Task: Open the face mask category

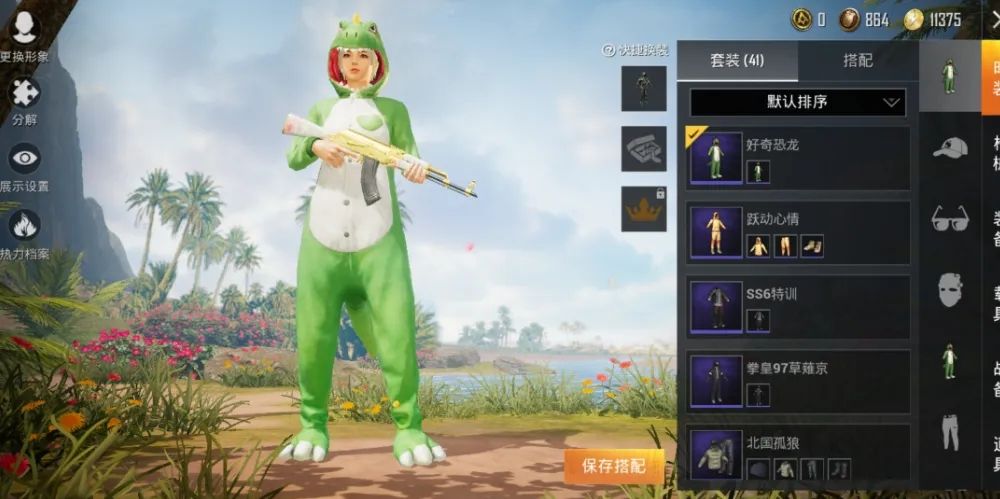Action: tap(949, 290)
